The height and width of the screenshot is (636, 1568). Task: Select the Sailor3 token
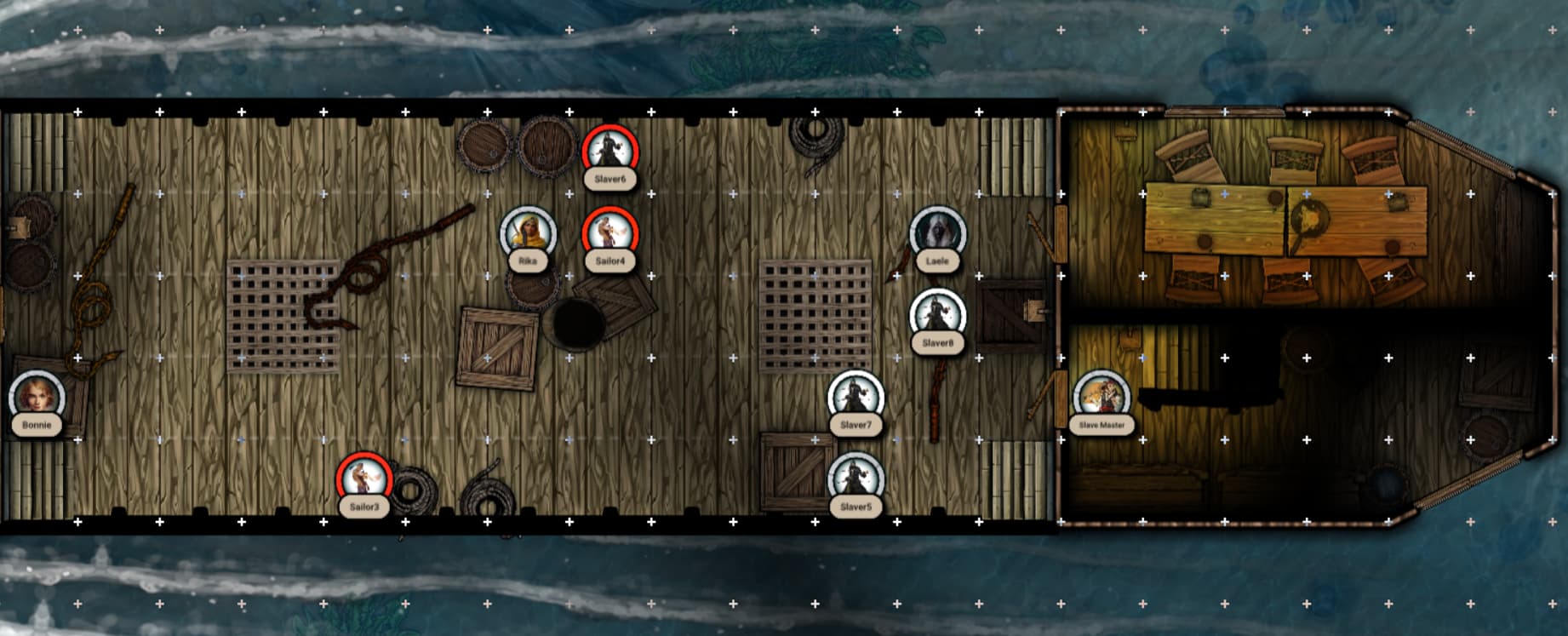point(364,479)
